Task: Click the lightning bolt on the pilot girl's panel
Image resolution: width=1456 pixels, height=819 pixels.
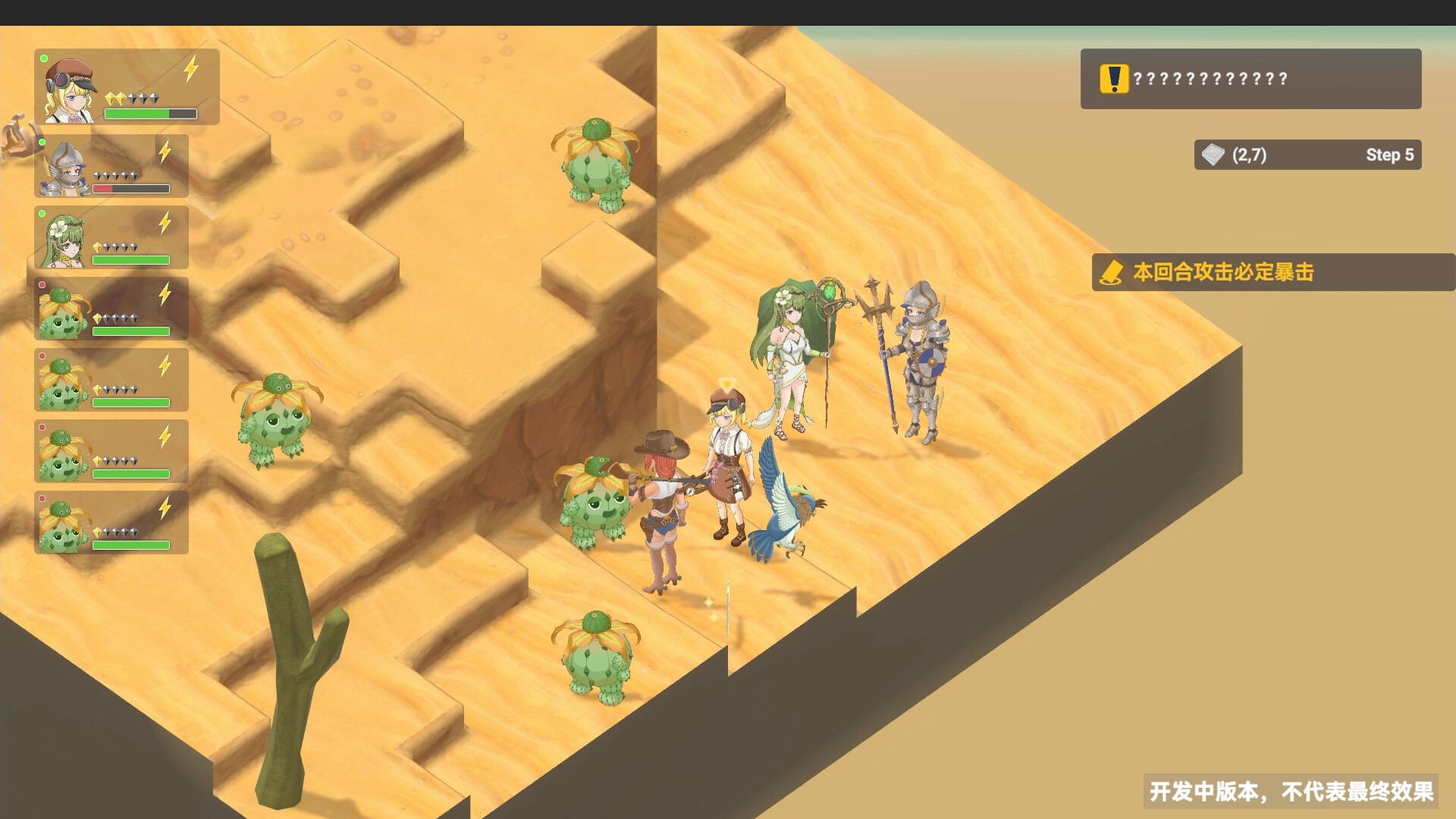Action: [190, 70]
